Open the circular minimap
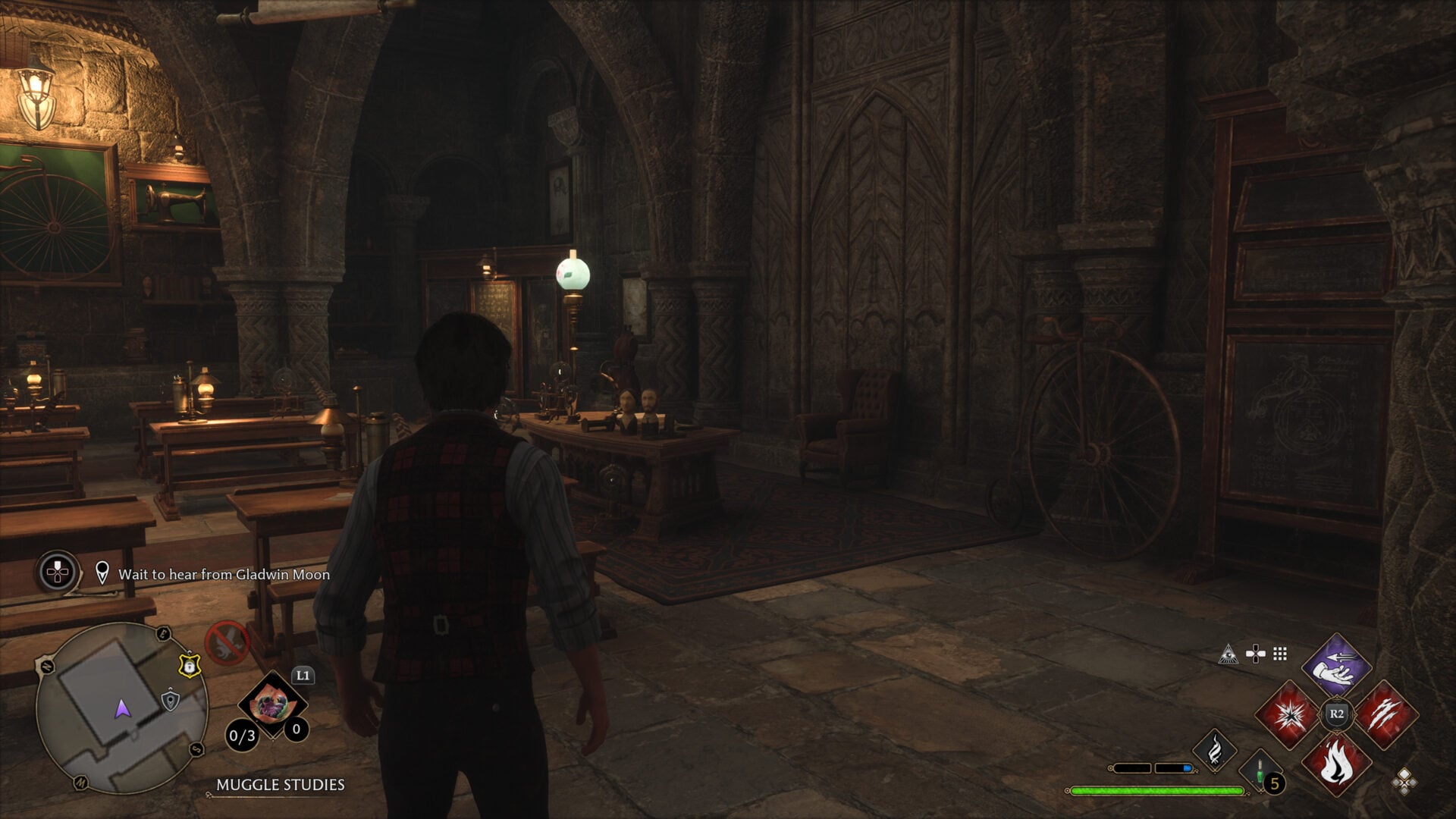The image size is (1456, 819). [121, 708]
